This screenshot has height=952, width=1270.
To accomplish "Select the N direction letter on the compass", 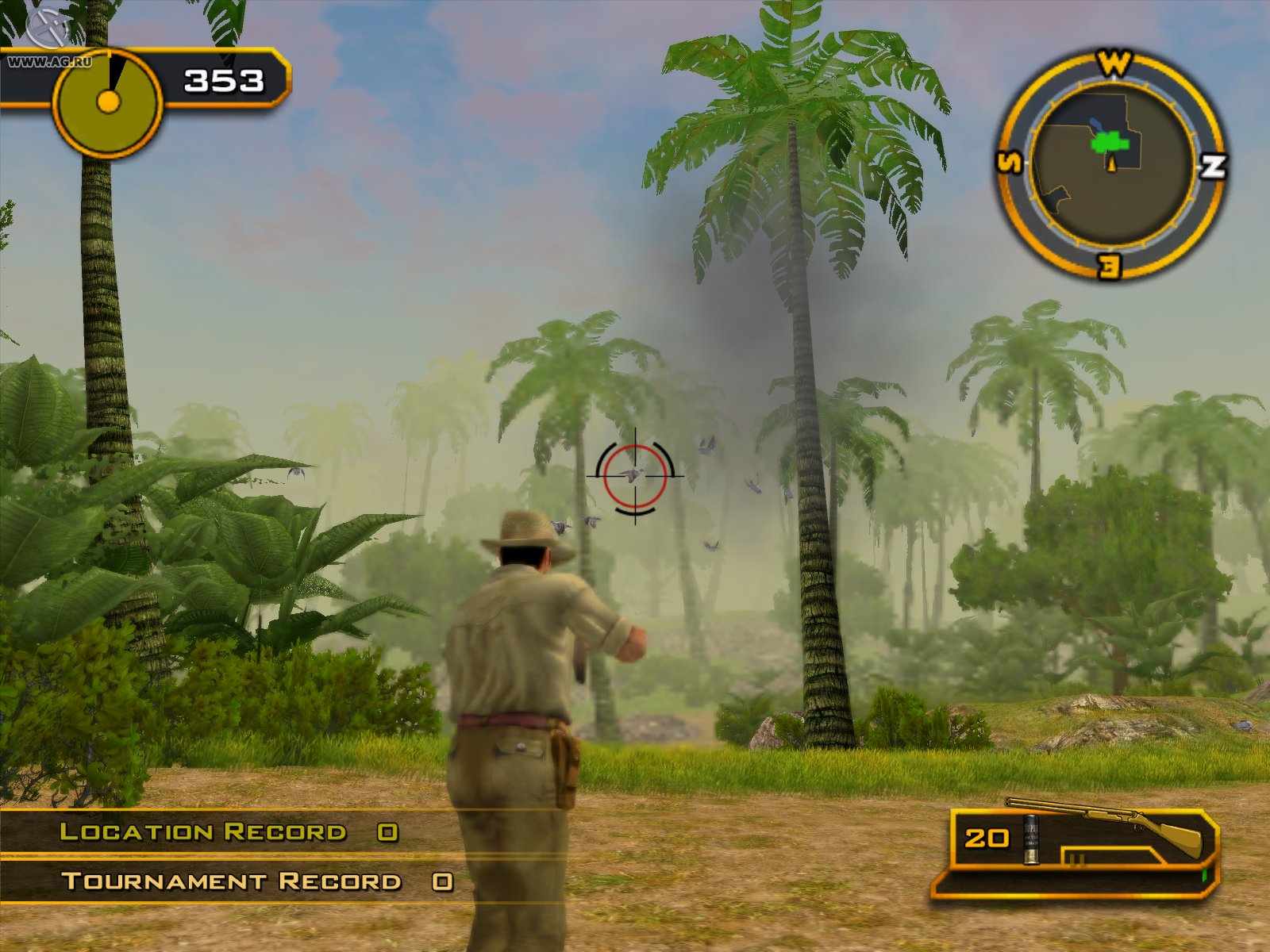I will 1213,166.
